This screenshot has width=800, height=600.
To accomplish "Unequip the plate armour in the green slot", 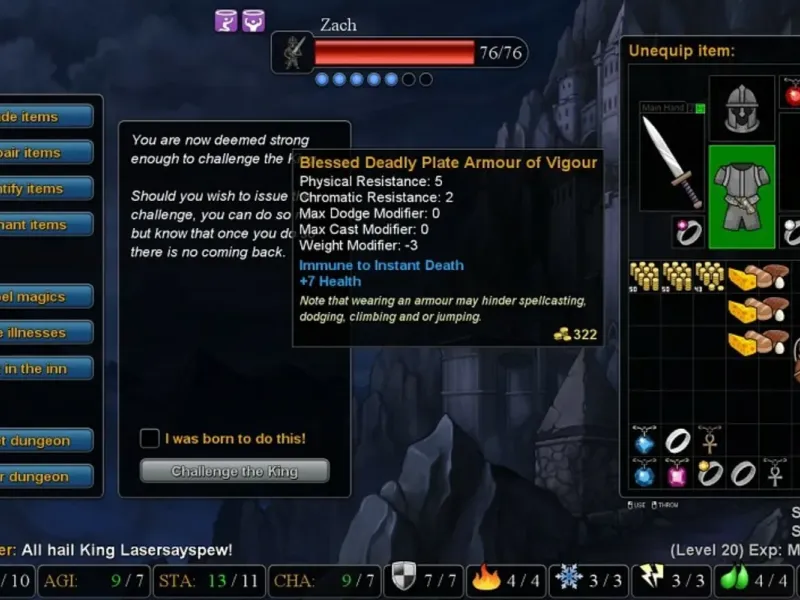I will coord(742,197).
